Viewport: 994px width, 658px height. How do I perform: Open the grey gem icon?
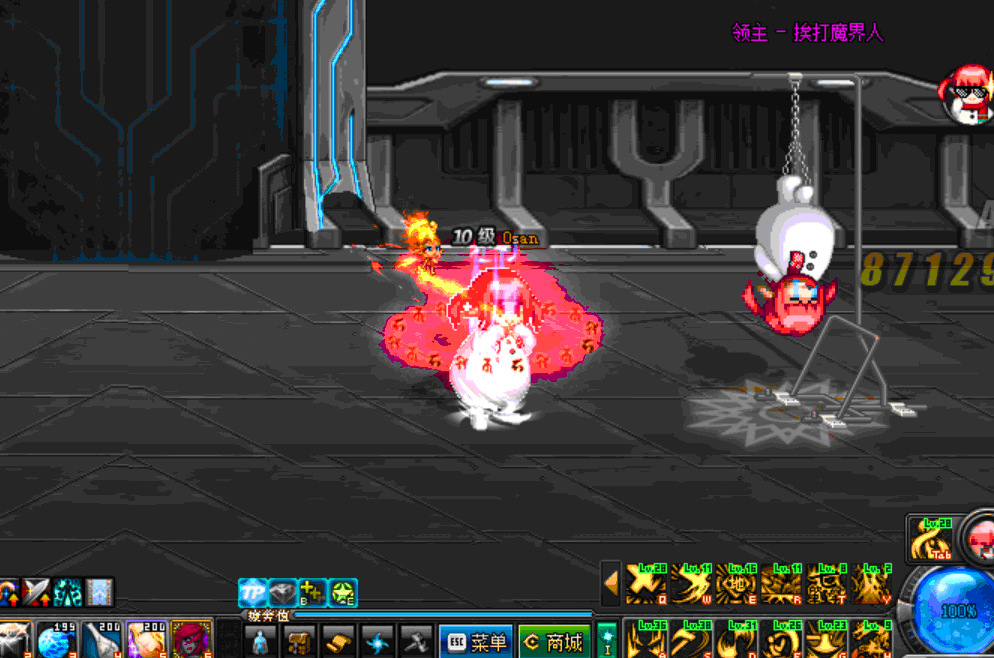click(x=282, y=592)
